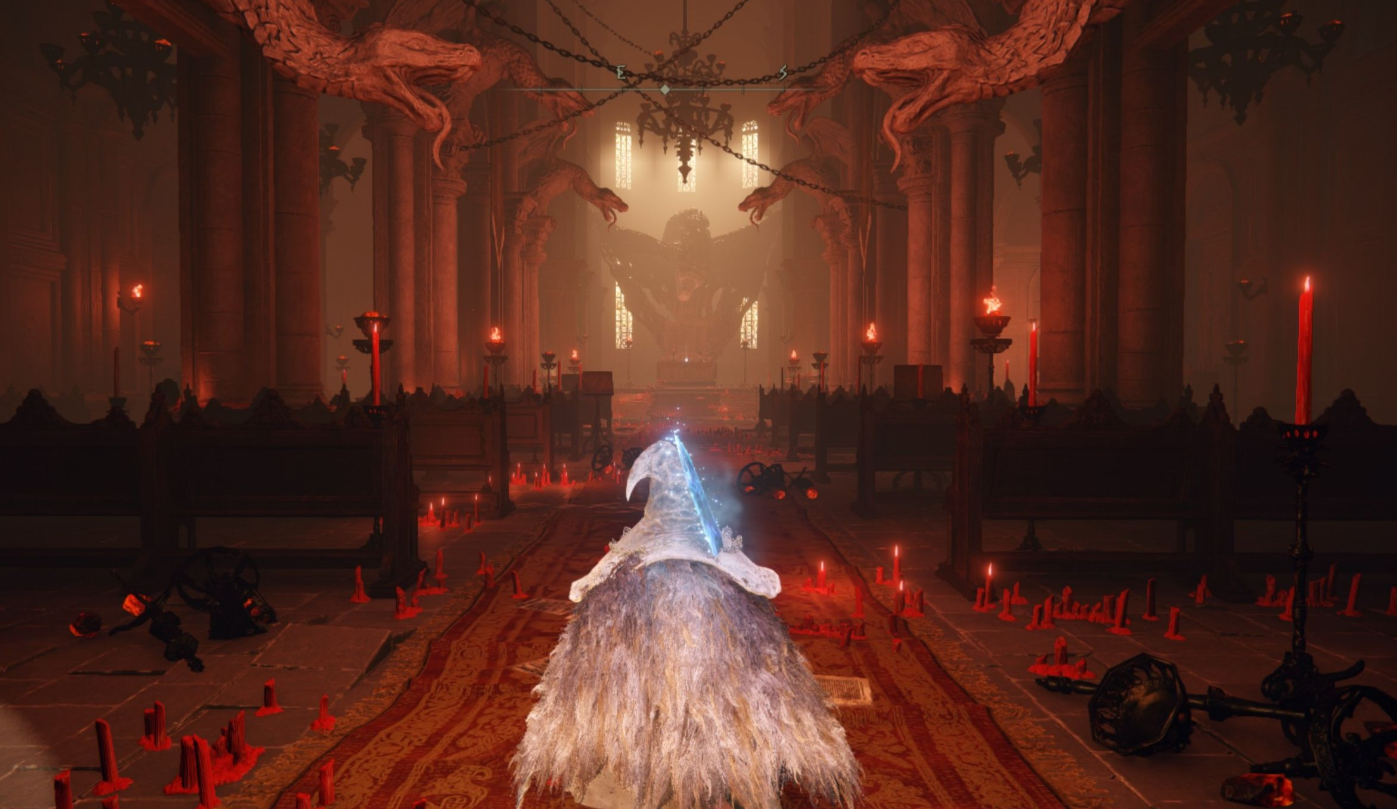
Task: Click the compass bar heading indicator
Action: coord(666,89)
